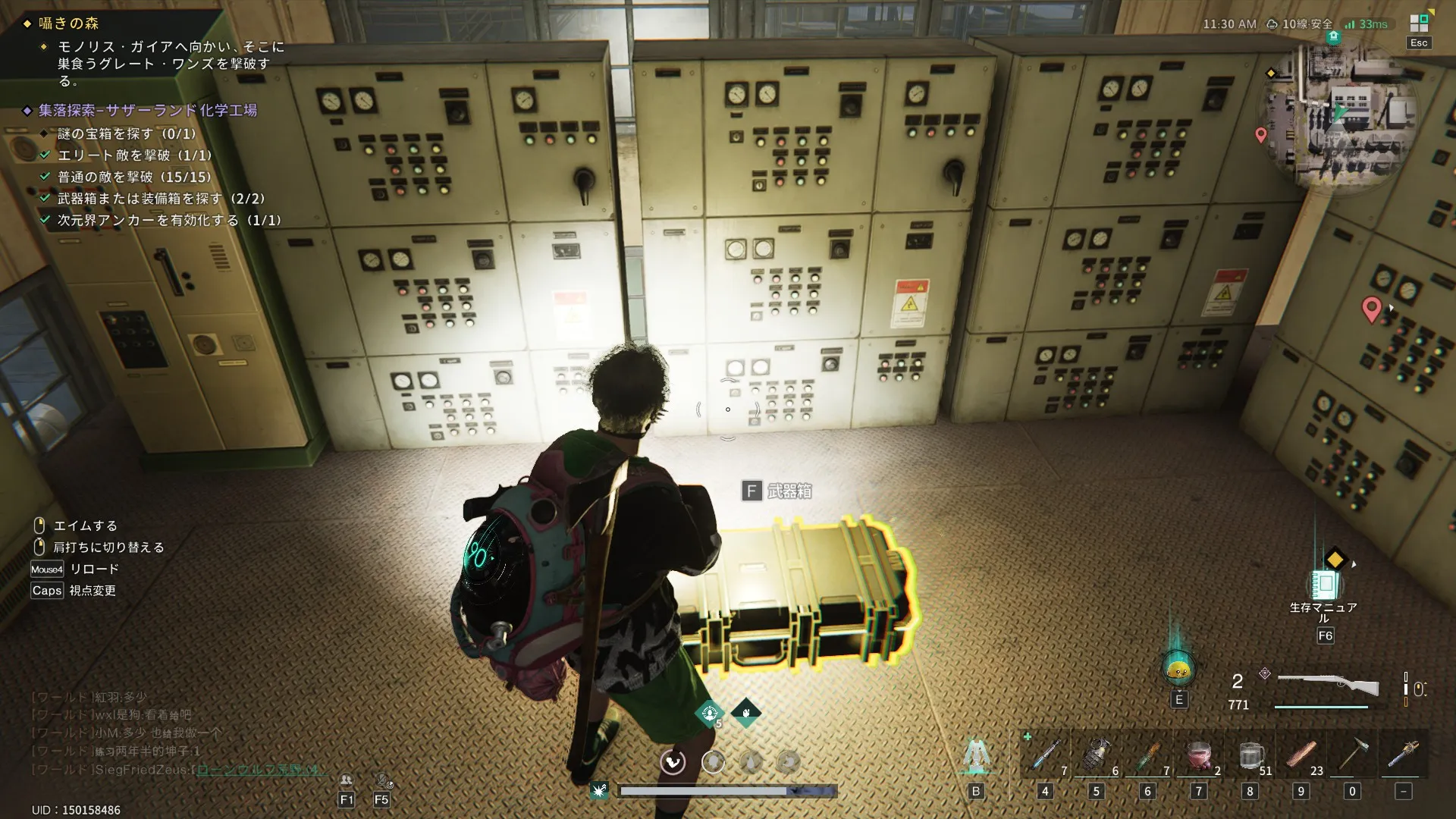Click the equipped shotgun weapon icon
This screenshot has width=1456, height=819.
[x=1328, y=685]
